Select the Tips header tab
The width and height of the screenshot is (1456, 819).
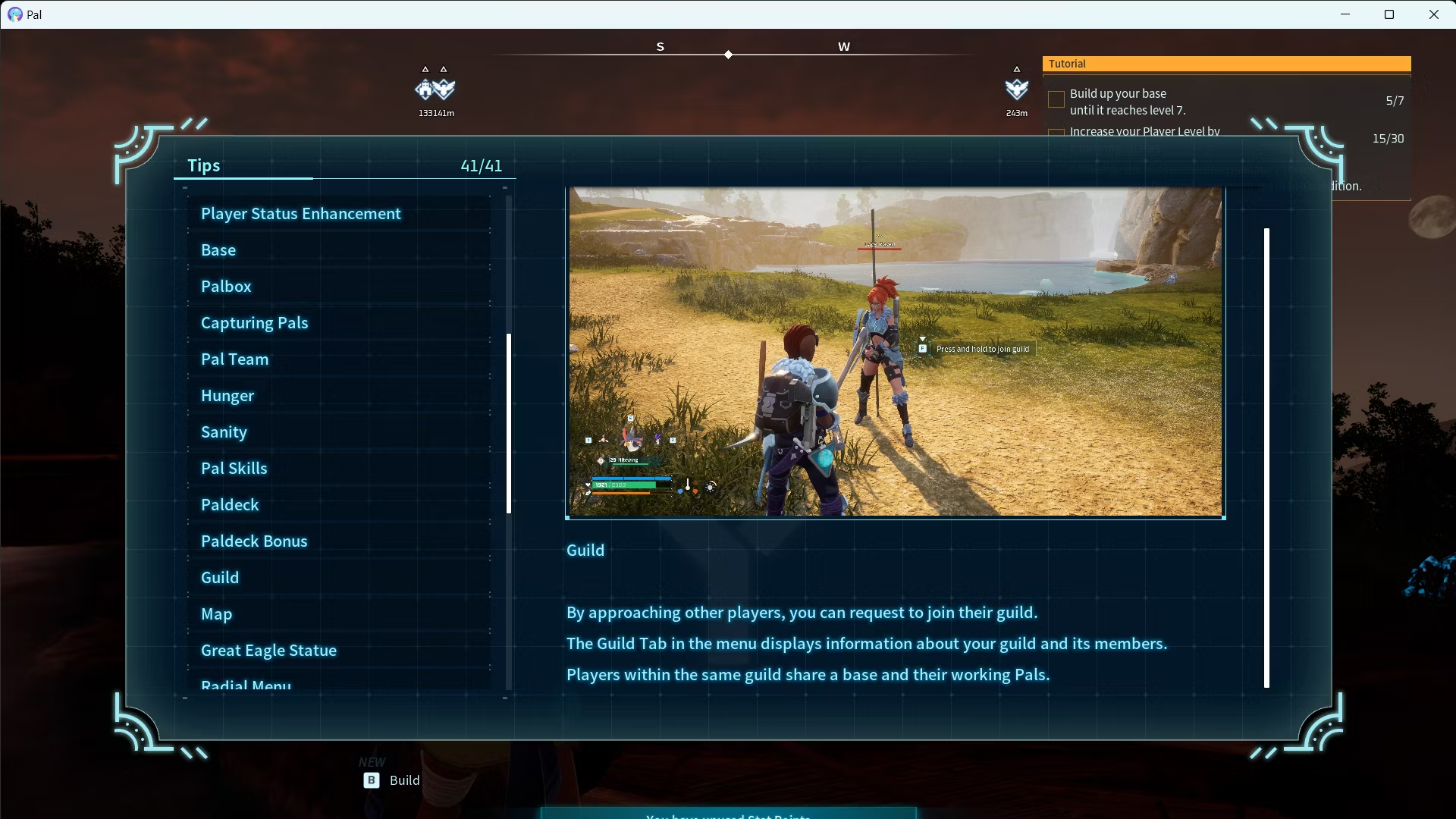(204, 165)
